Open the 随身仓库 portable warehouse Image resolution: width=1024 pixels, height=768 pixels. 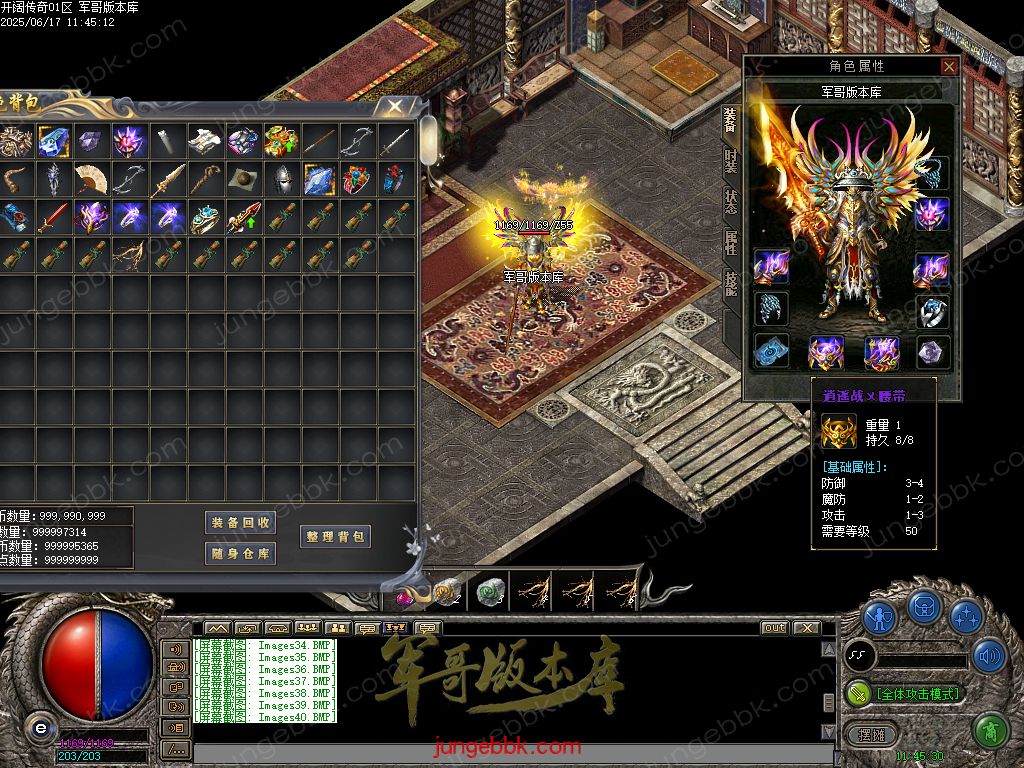pos(240,554)
